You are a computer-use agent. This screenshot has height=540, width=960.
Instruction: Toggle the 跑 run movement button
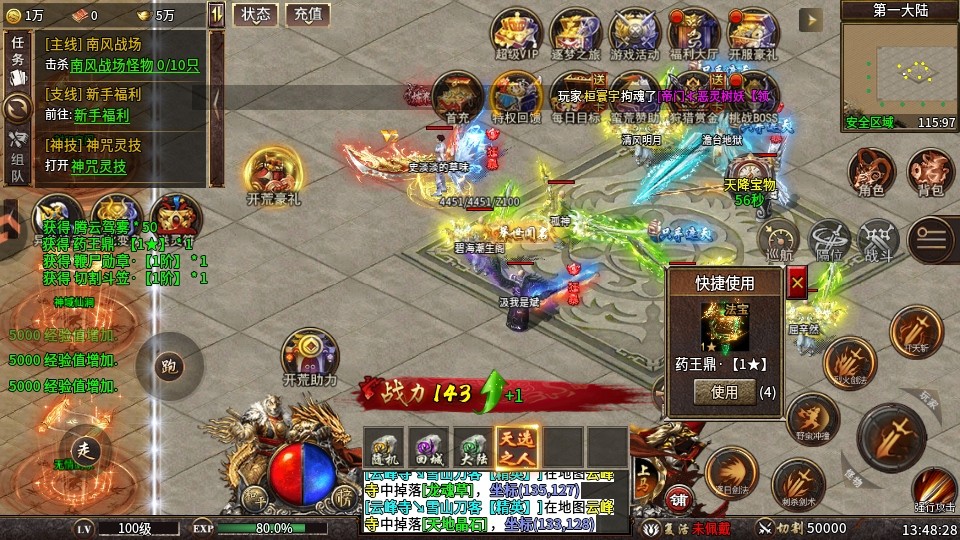169,366
